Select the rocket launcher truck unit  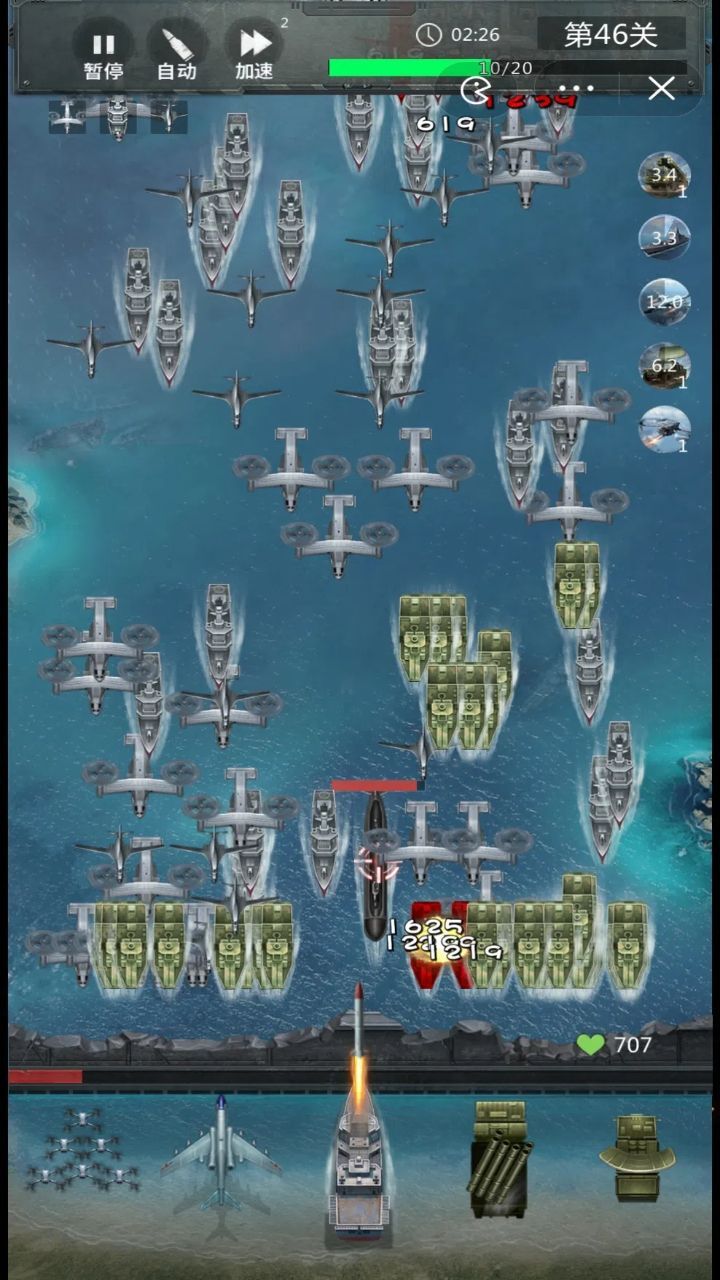click(x=499, y=1162)
